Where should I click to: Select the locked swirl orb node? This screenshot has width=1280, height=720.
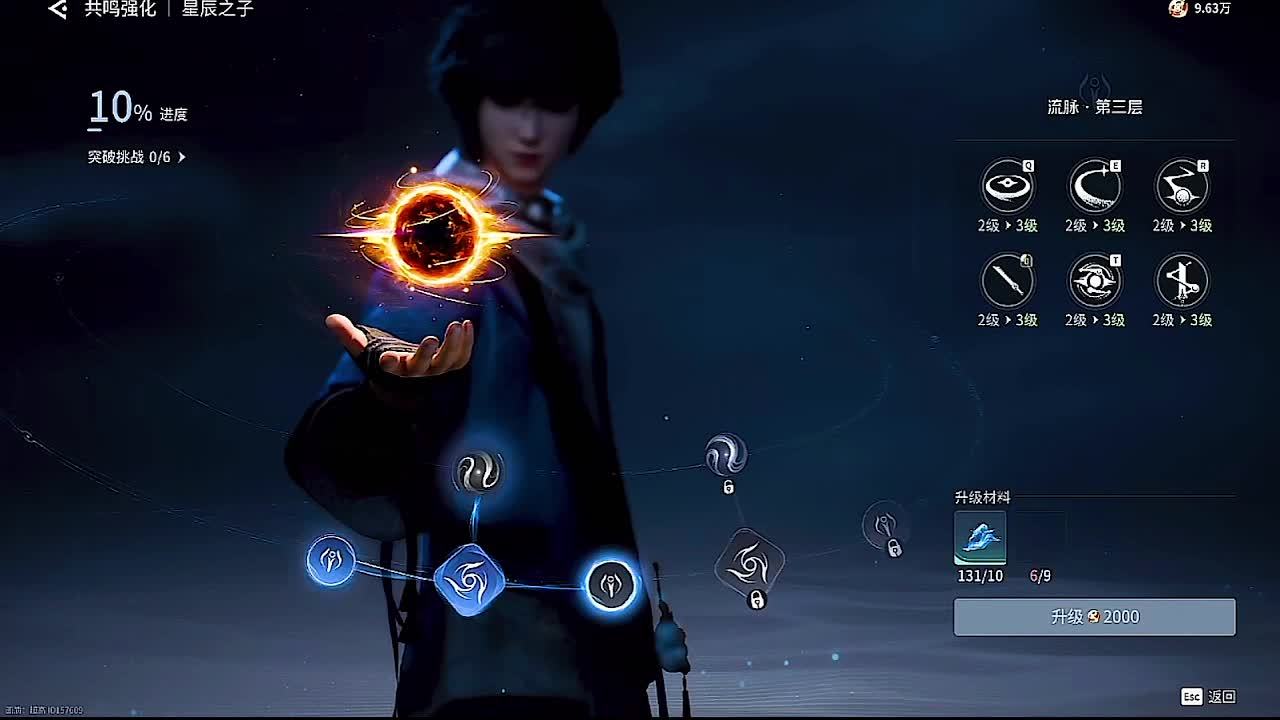[x=725, y=455]
